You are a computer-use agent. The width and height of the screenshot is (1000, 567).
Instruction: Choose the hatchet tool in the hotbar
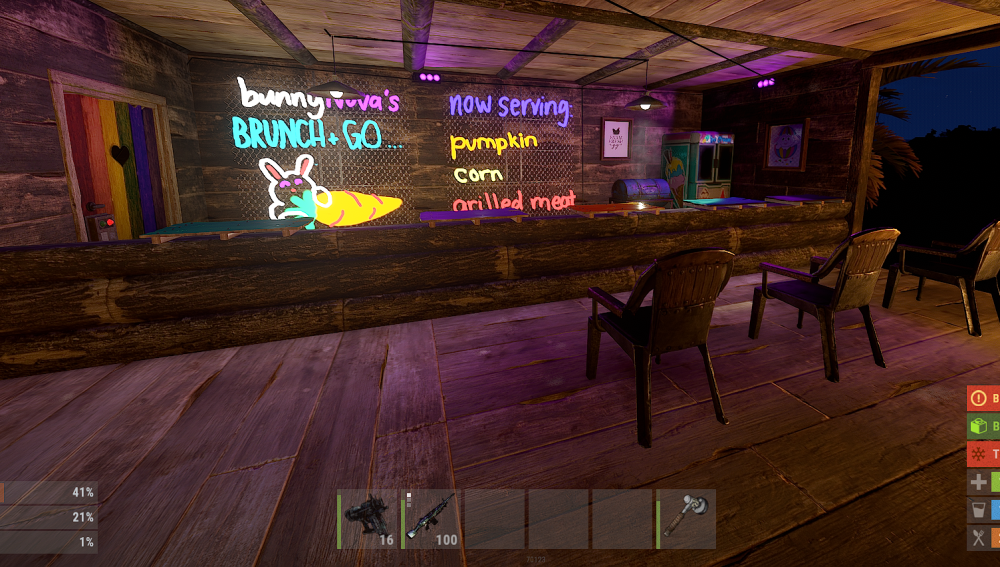686,519
